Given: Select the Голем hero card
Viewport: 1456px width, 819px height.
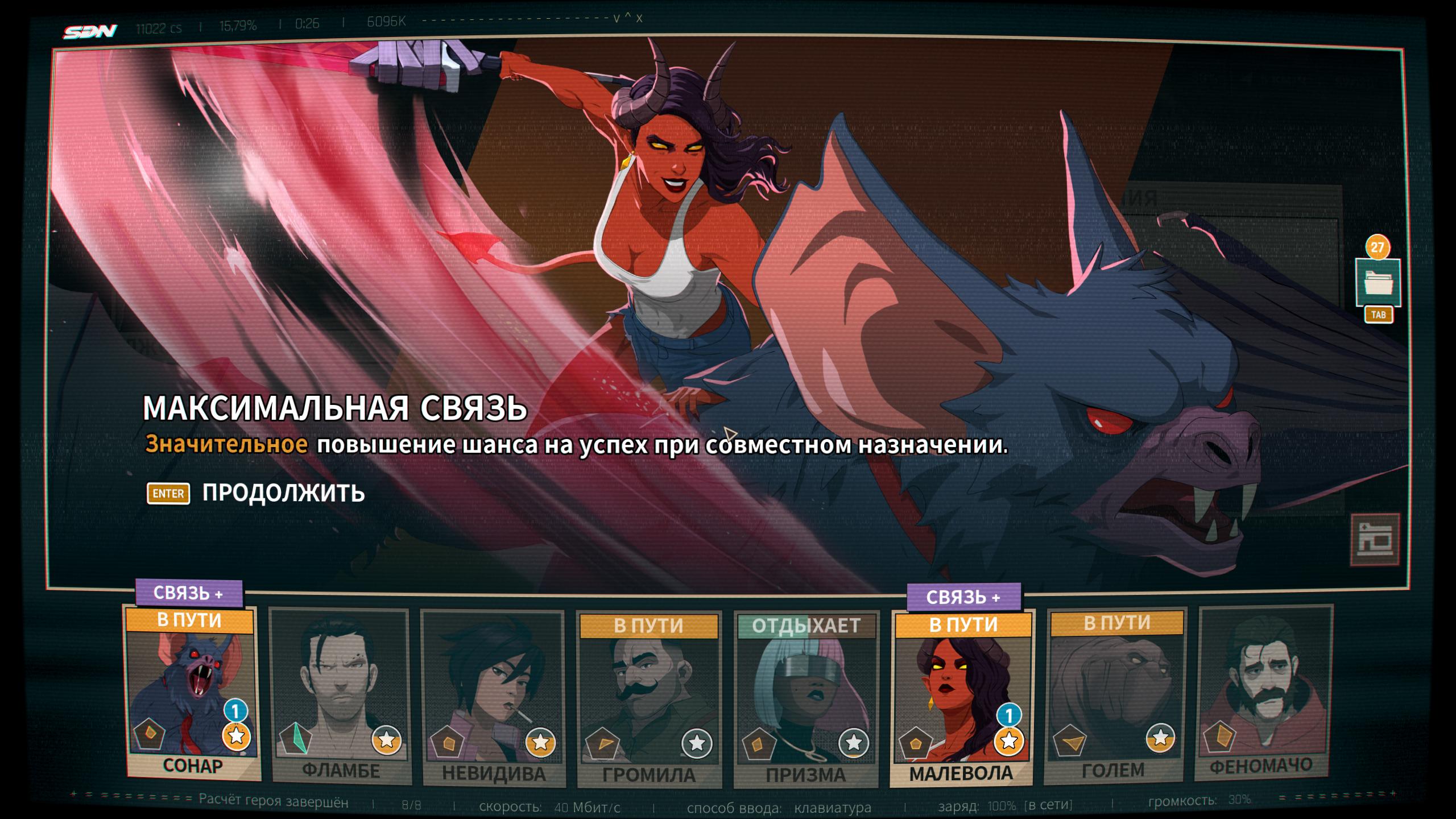Looking at the screenshot, I should pyautogui.click(x=1115, y=695).
